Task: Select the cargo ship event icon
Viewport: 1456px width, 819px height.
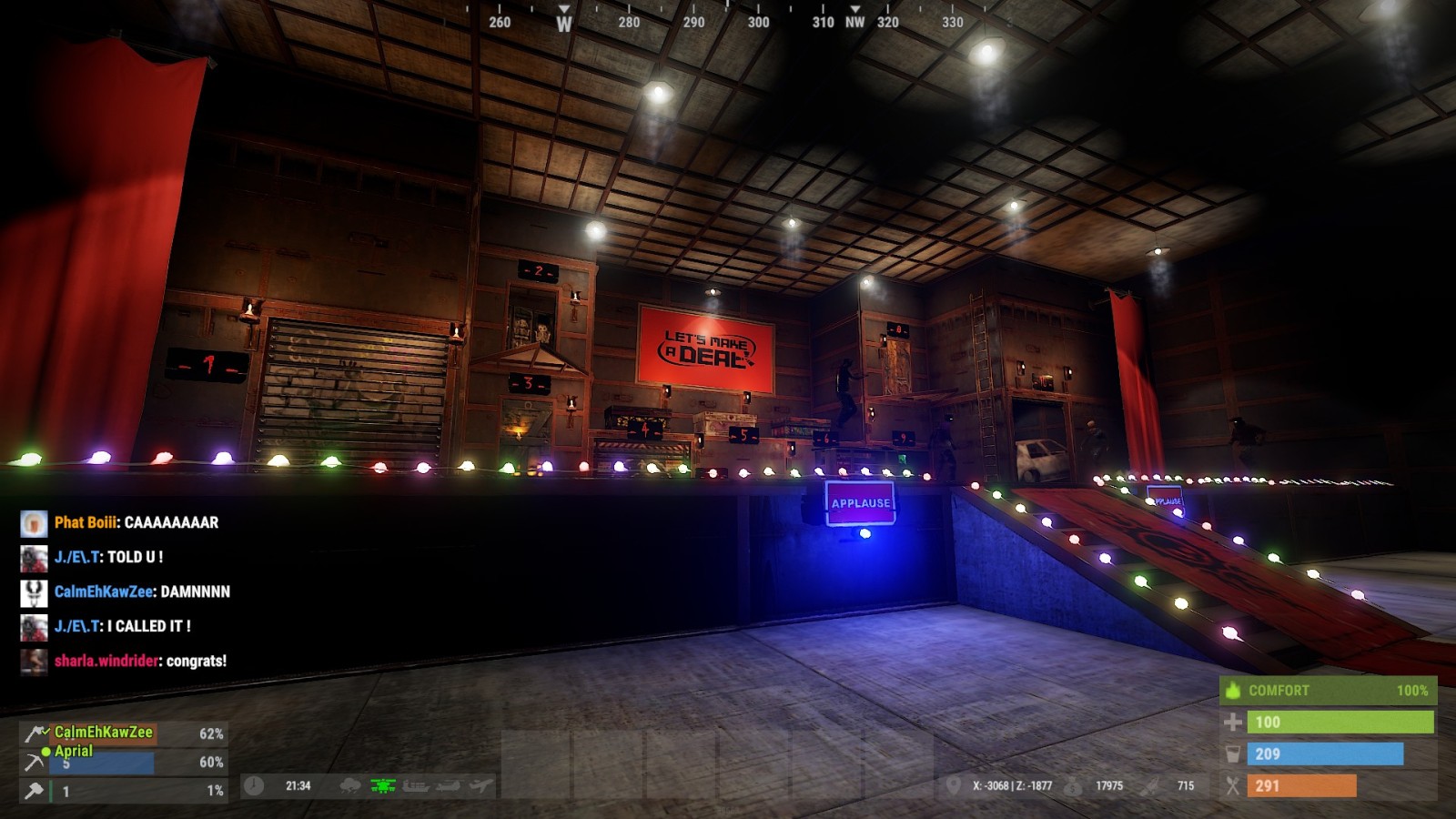Action: pyautogui.click(x=415, y=785)
